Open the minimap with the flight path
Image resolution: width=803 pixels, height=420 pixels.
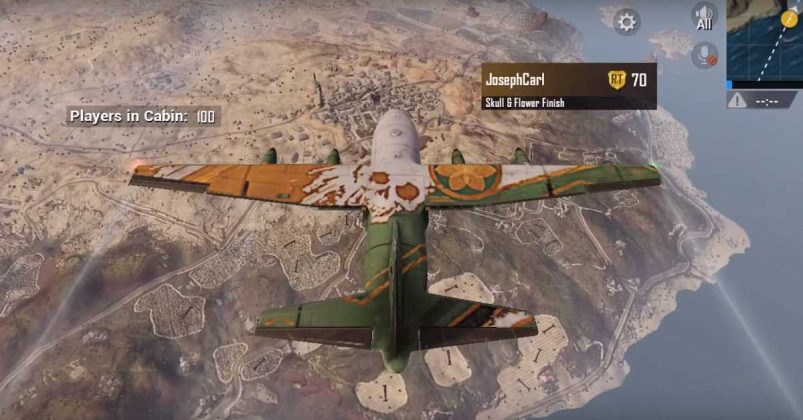click(765, 42)
